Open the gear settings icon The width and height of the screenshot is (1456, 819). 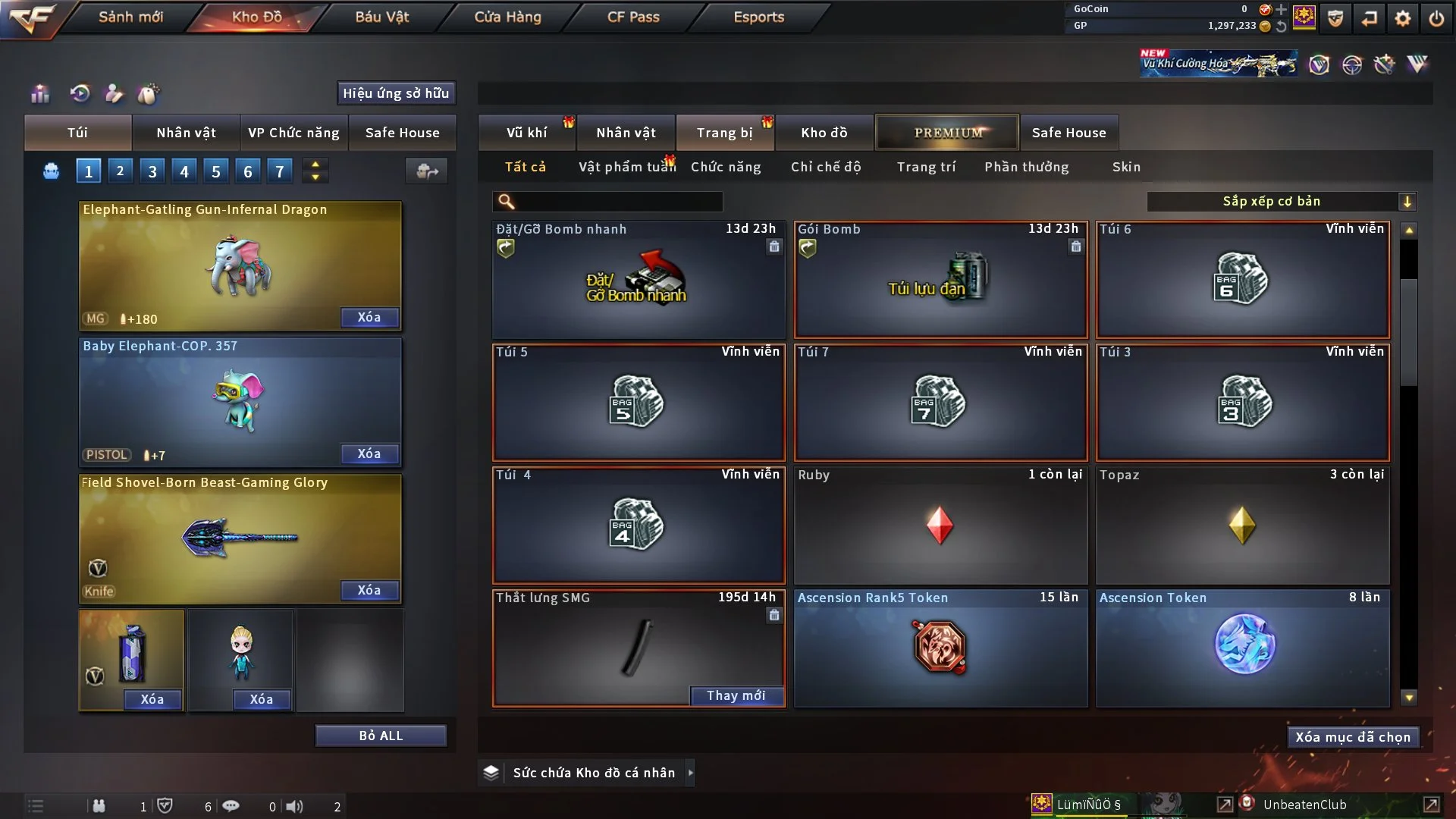1403,18
